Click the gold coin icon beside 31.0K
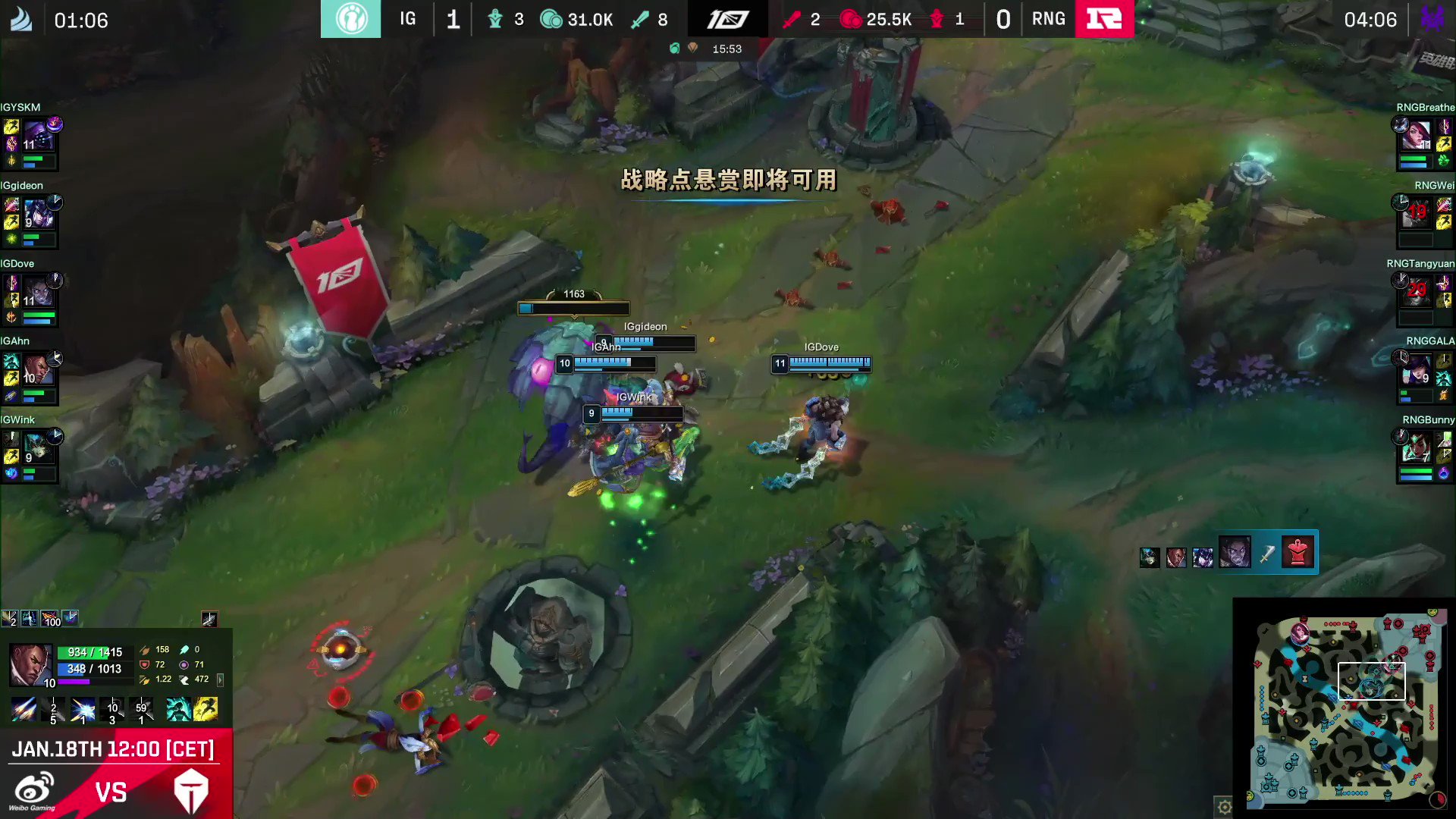Viewport: 1456px width, 819px height. 551,20
